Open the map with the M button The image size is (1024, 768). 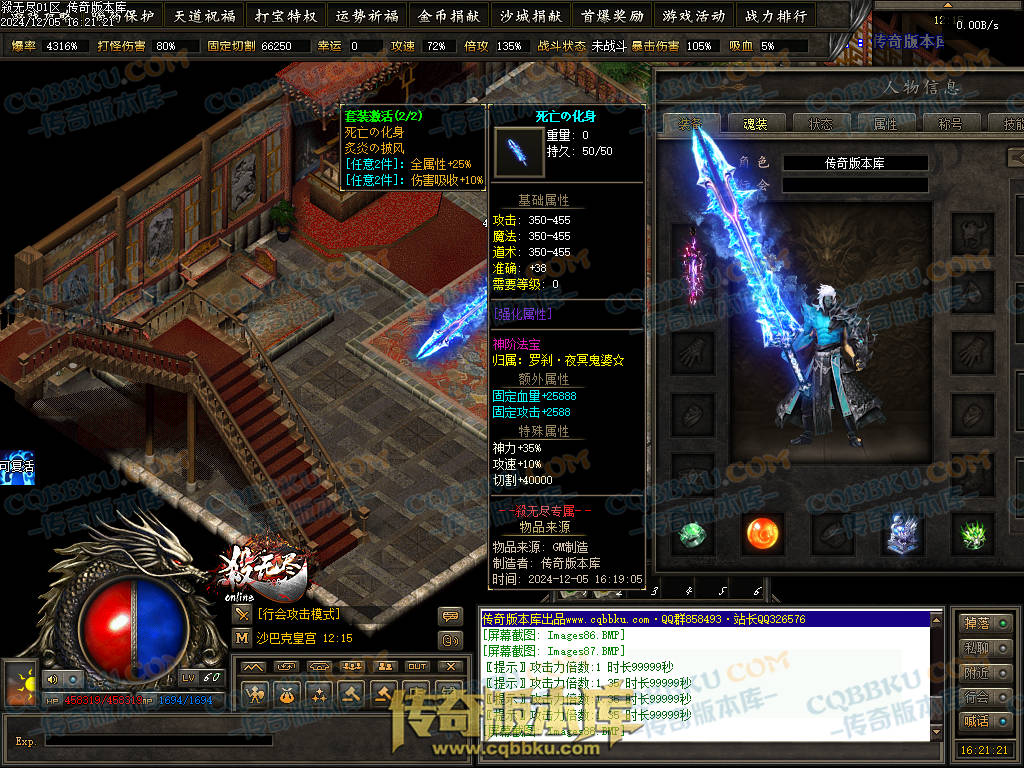tap(242, 637)
